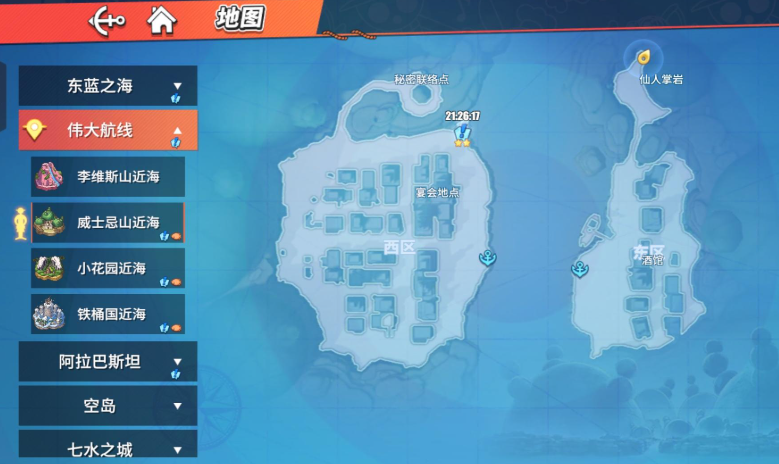Expand the 东蓝之海 region list
Image resolution: width=779 pixels, height=464 pixels.
(108, 86)
